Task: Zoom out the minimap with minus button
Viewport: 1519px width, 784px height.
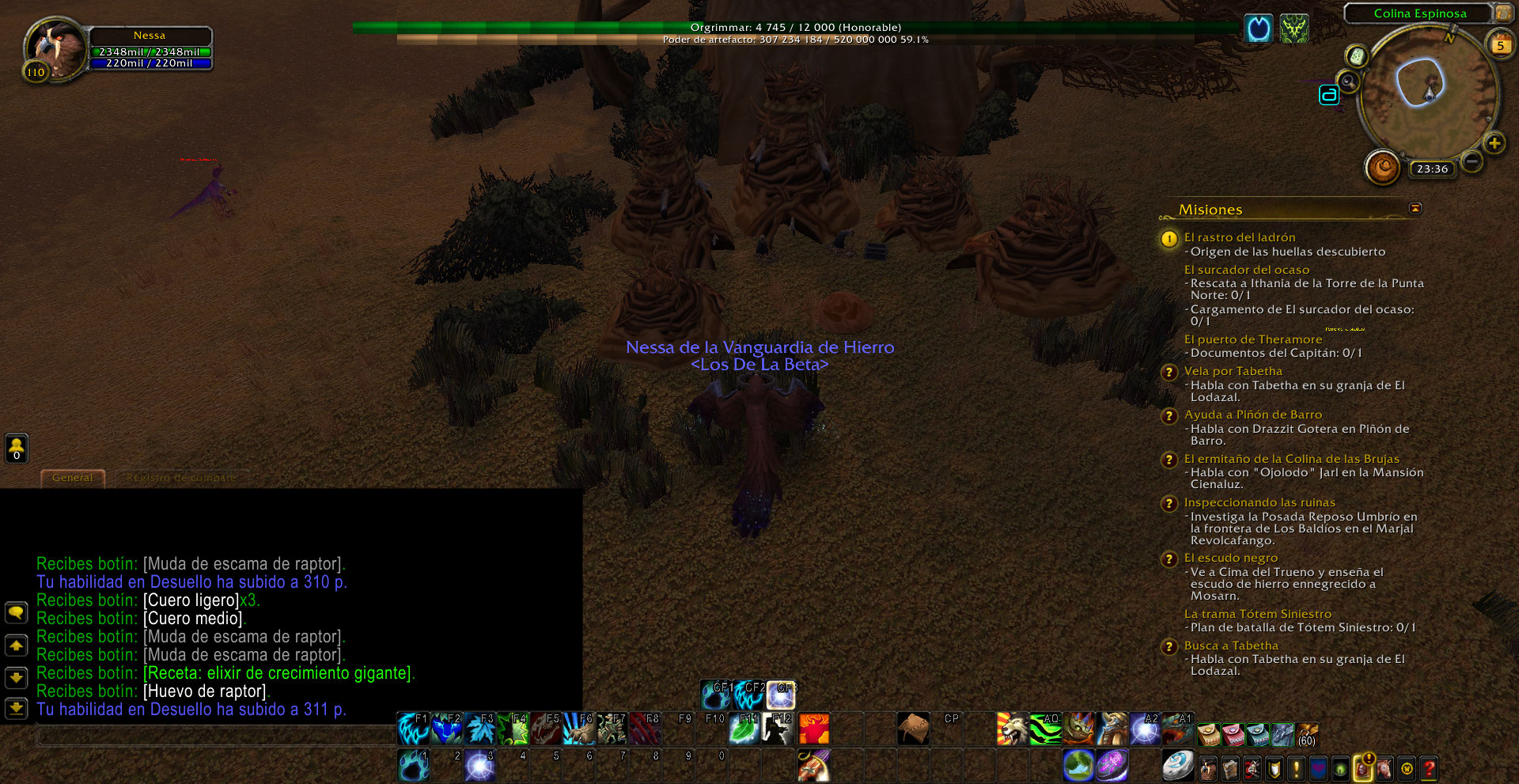Action: coord(1472,161)
